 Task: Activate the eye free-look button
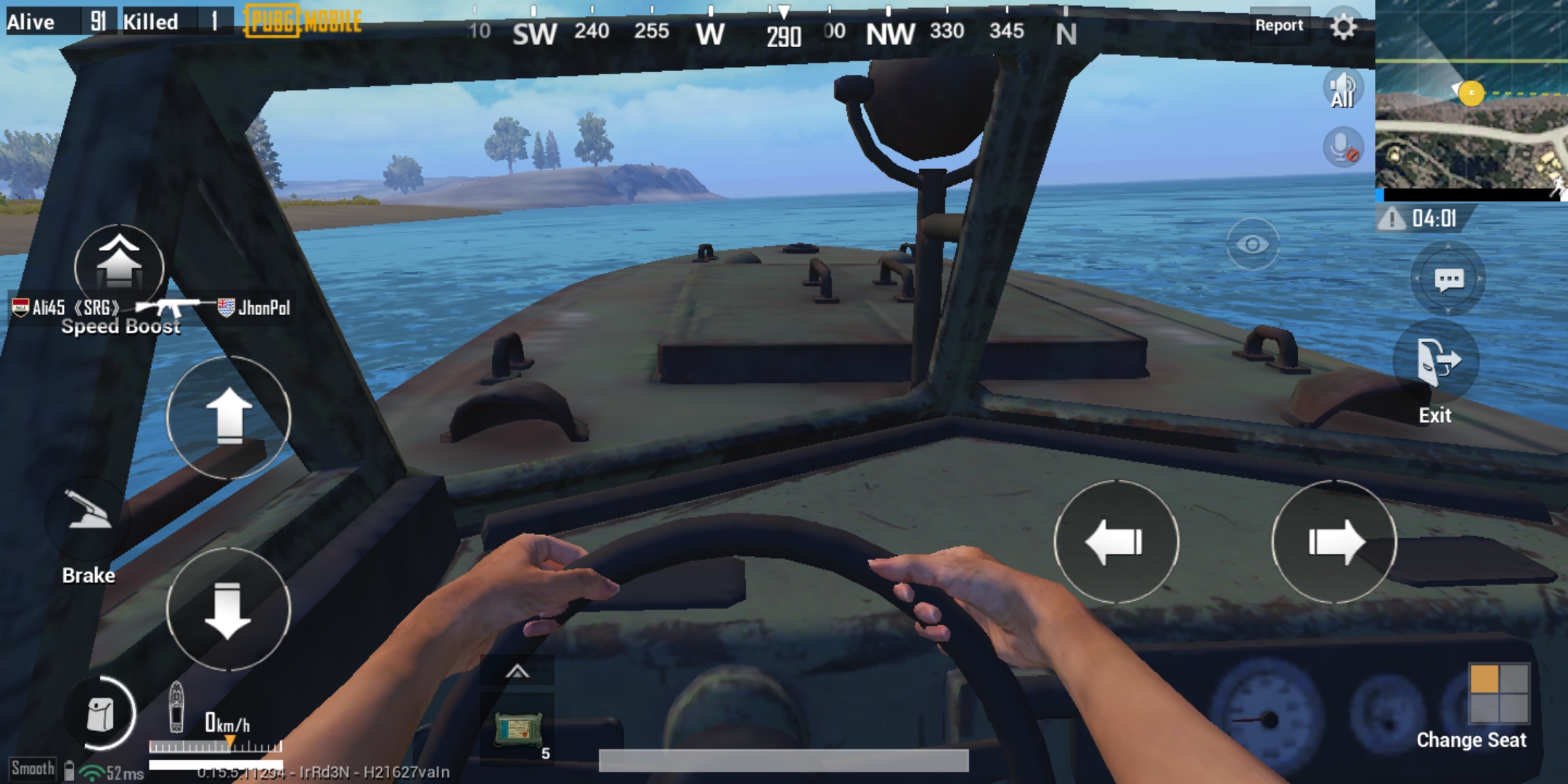tap(1252, 245)
